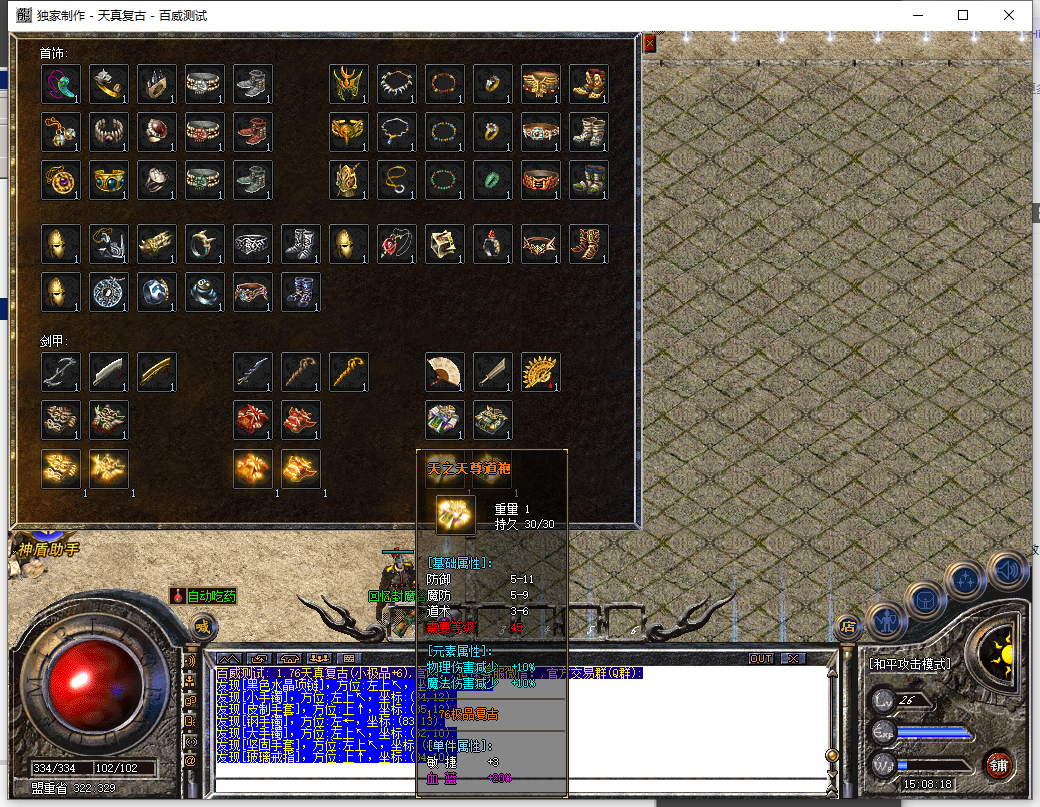1040x807 pixels.
Task: Pick the green jade ring slot
Action: point(493,180)
